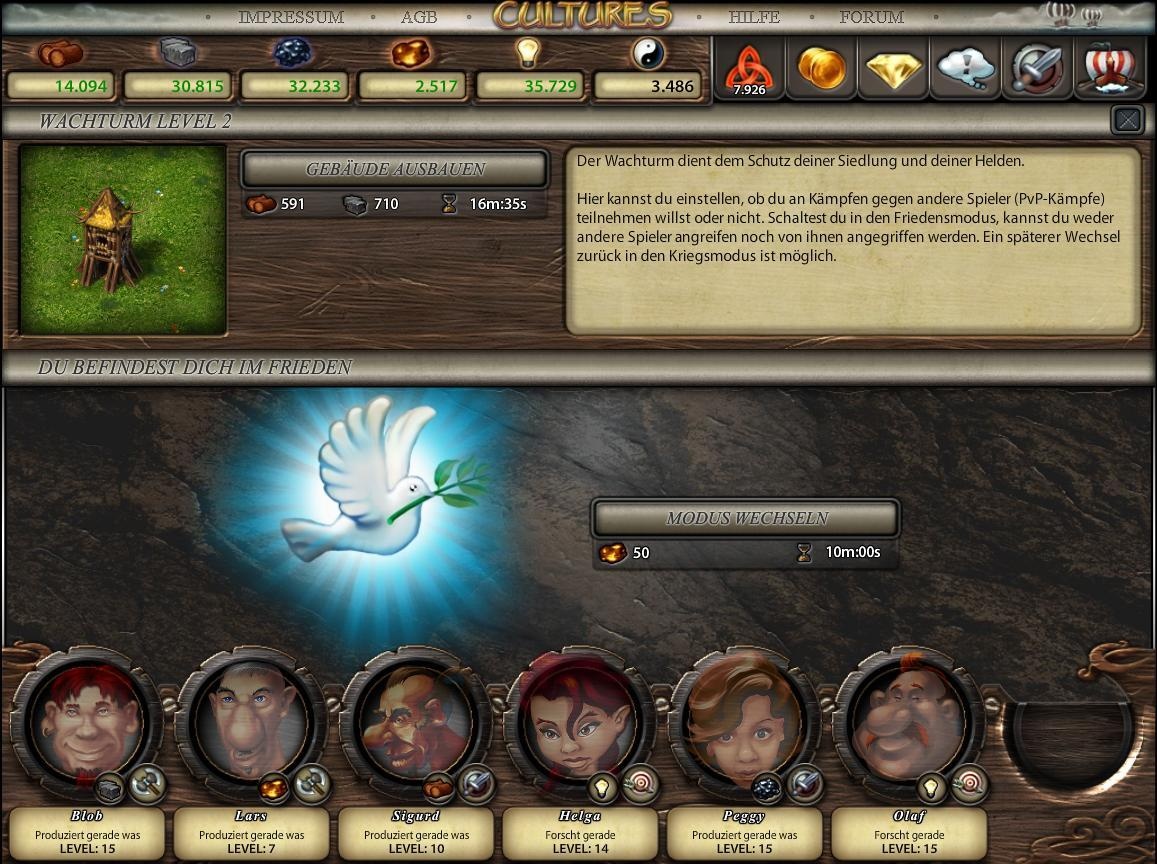Viewport: 1157px width, 864px height.
Task: Click the Viking ship icon
Action: 1109,68
